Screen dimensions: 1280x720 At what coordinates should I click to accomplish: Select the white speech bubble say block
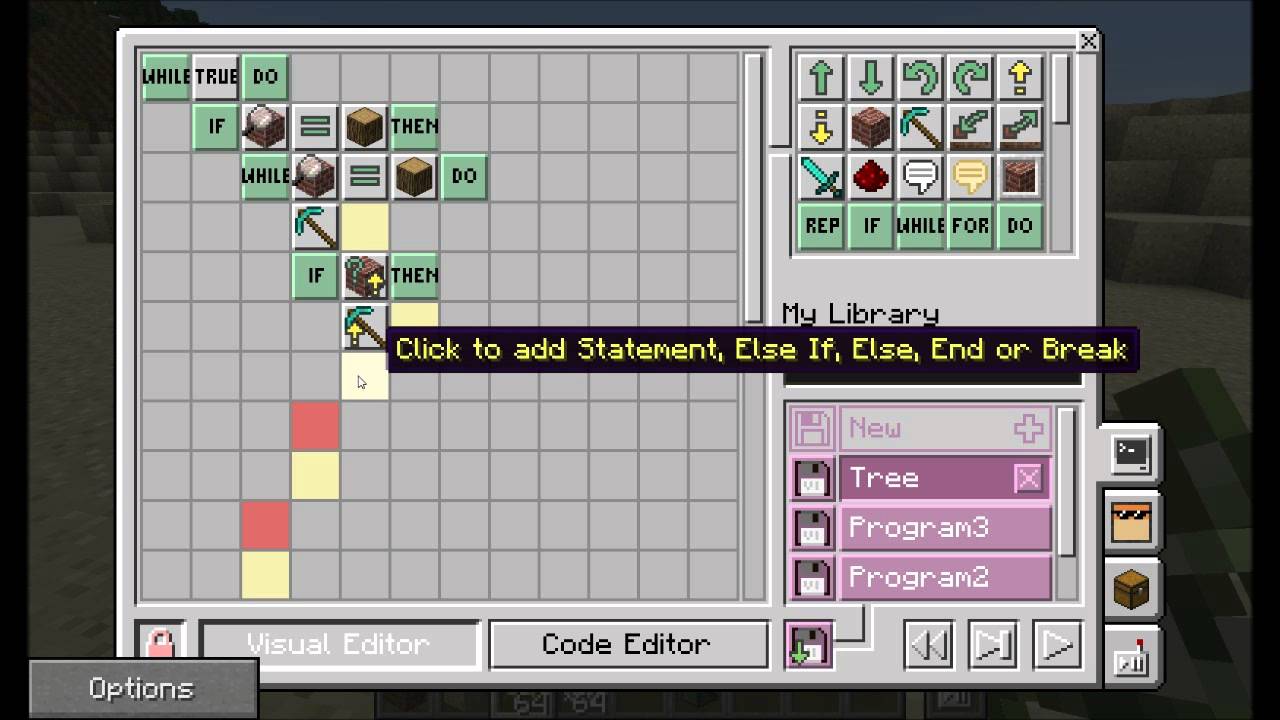[x=919, y=177]
